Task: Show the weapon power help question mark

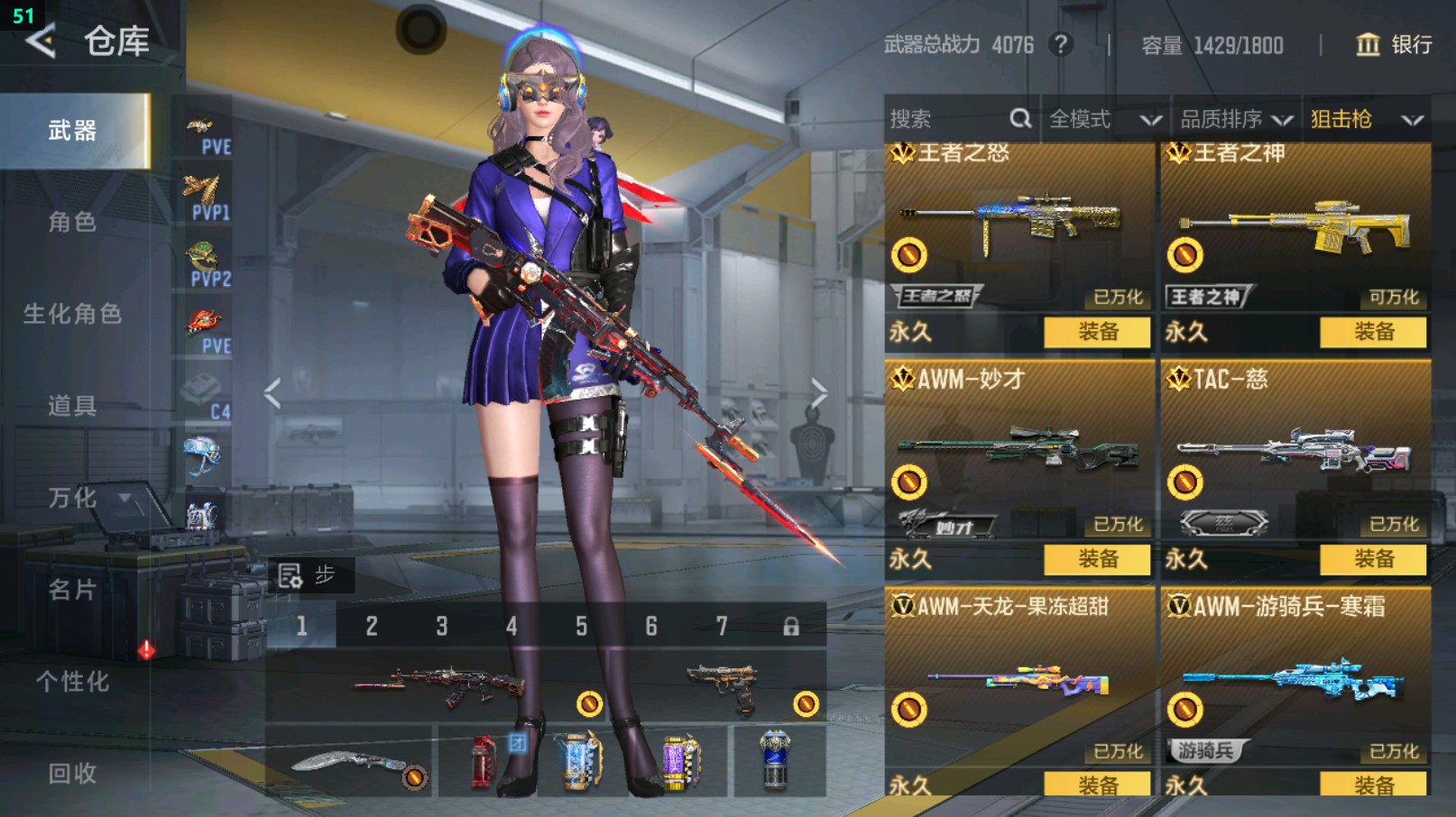Action: (x=1062, y=44)
